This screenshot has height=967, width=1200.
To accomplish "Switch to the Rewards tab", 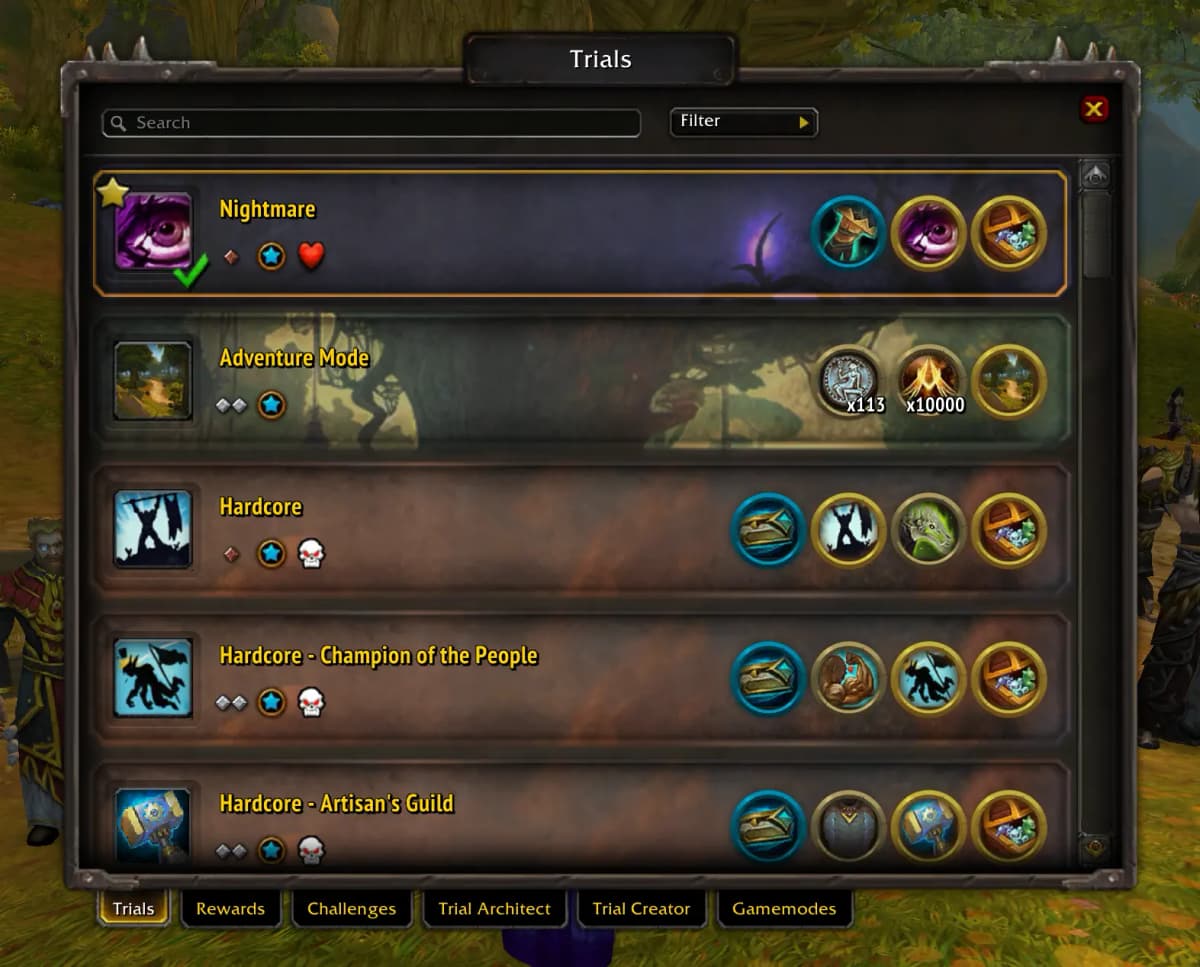I will (230, 908).
